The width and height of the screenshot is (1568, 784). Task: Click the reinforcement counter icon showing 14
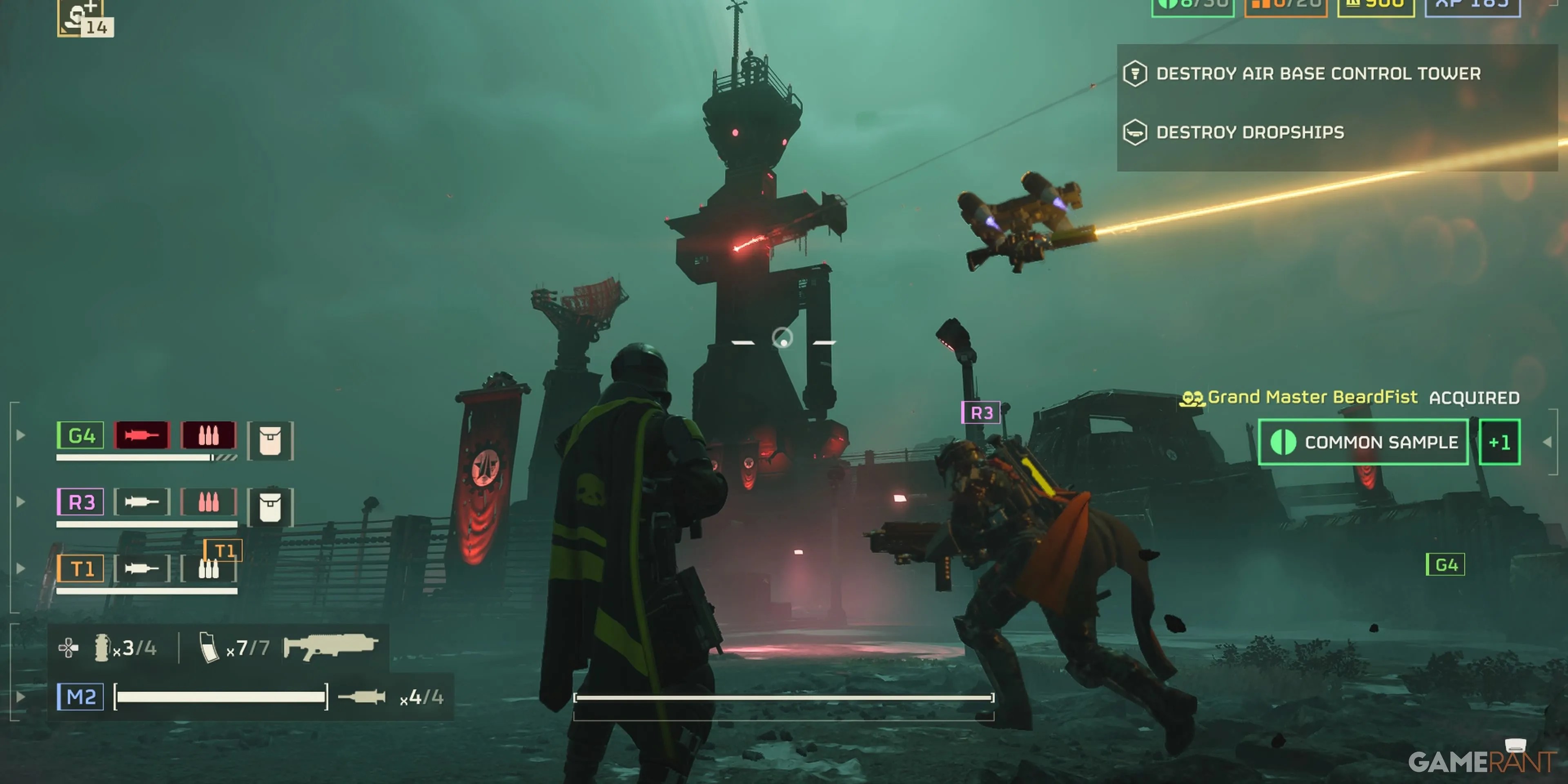pos(85,18)
